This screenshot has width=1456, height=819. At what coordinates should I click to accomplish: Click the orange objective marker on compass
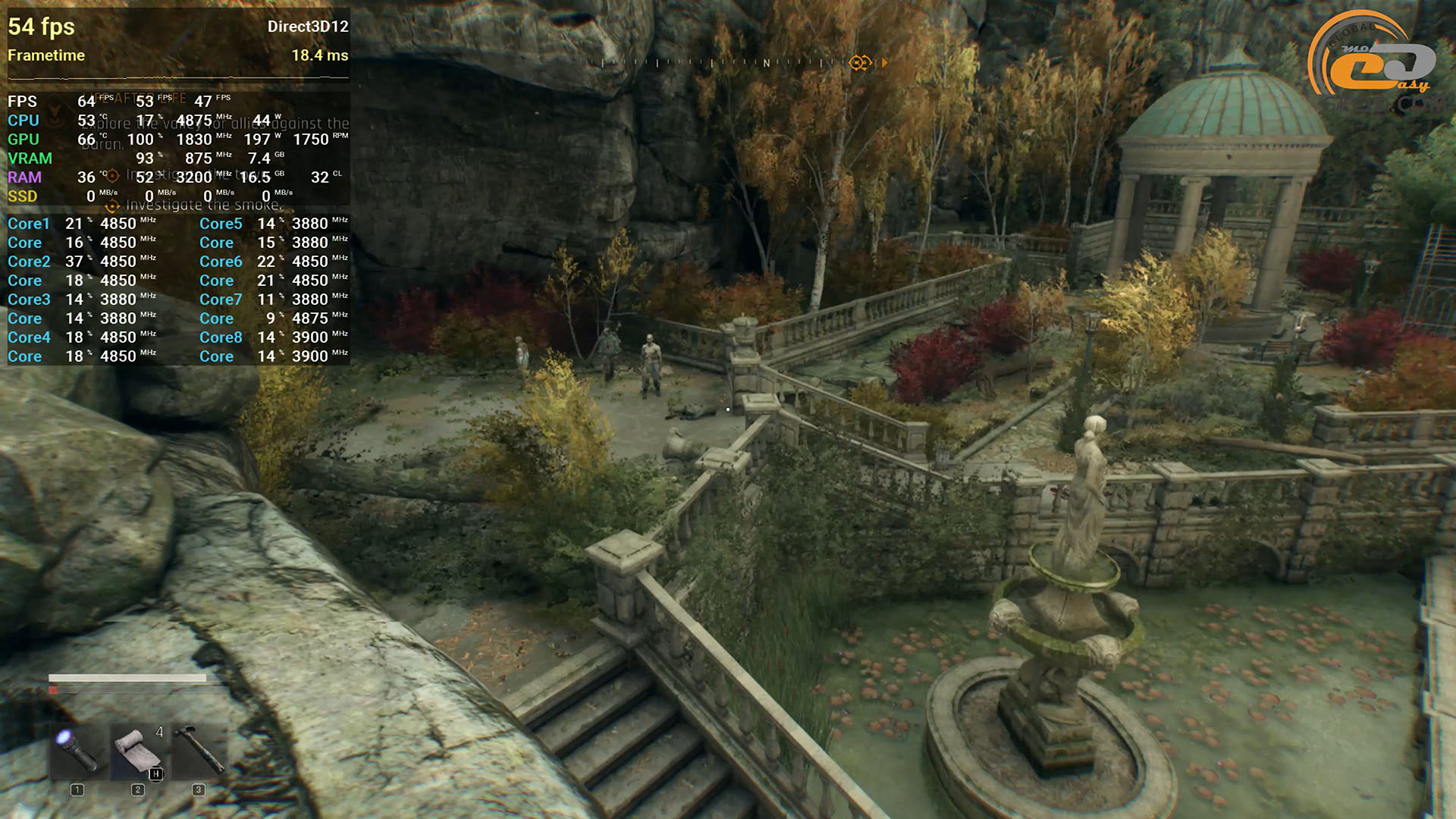coord(859,63)
